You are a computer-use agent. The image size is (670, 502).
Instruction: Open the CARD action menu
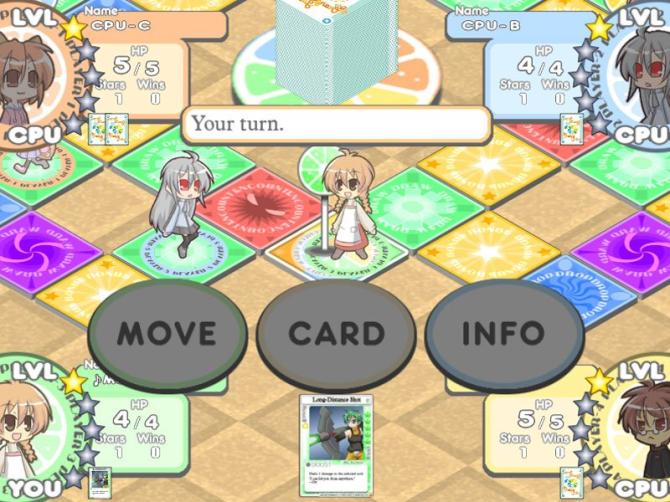(x=336, y=333)
